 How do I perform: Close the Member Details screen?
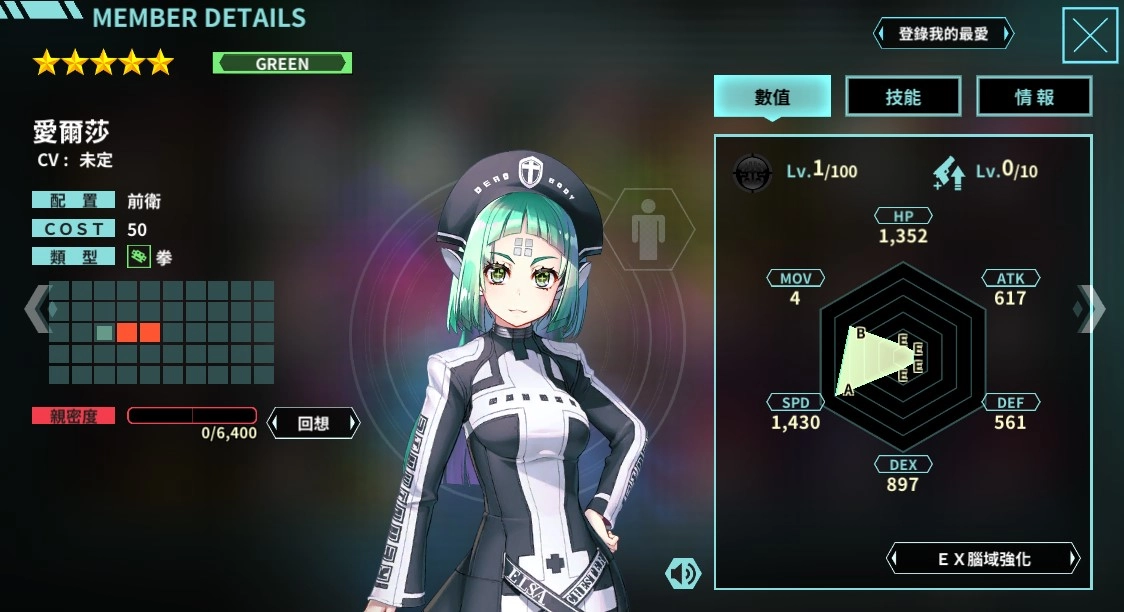[1089, 35]
